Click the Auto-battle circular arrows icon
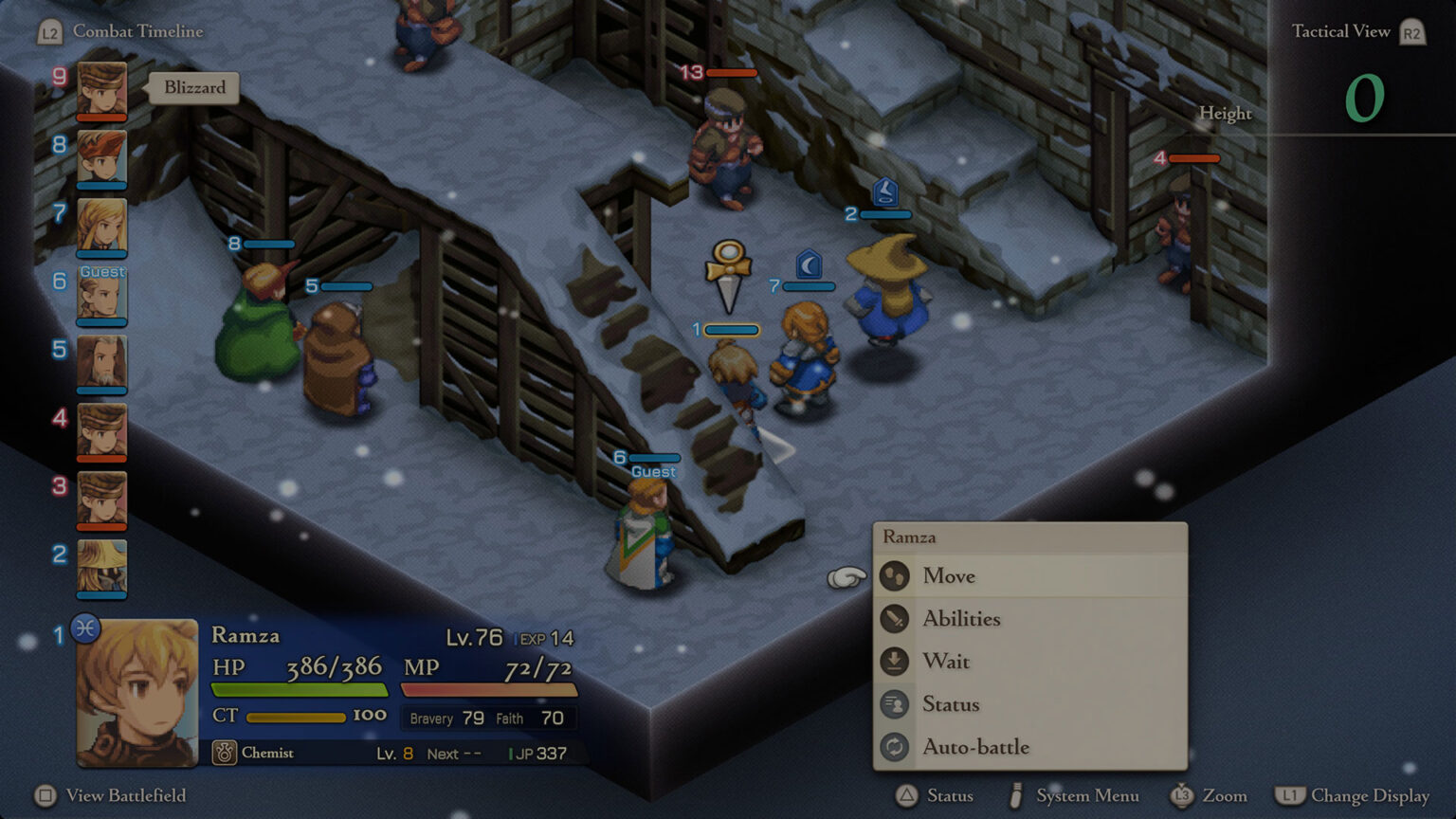This screenshot has width=1456, height=819. tap(895, 747)
